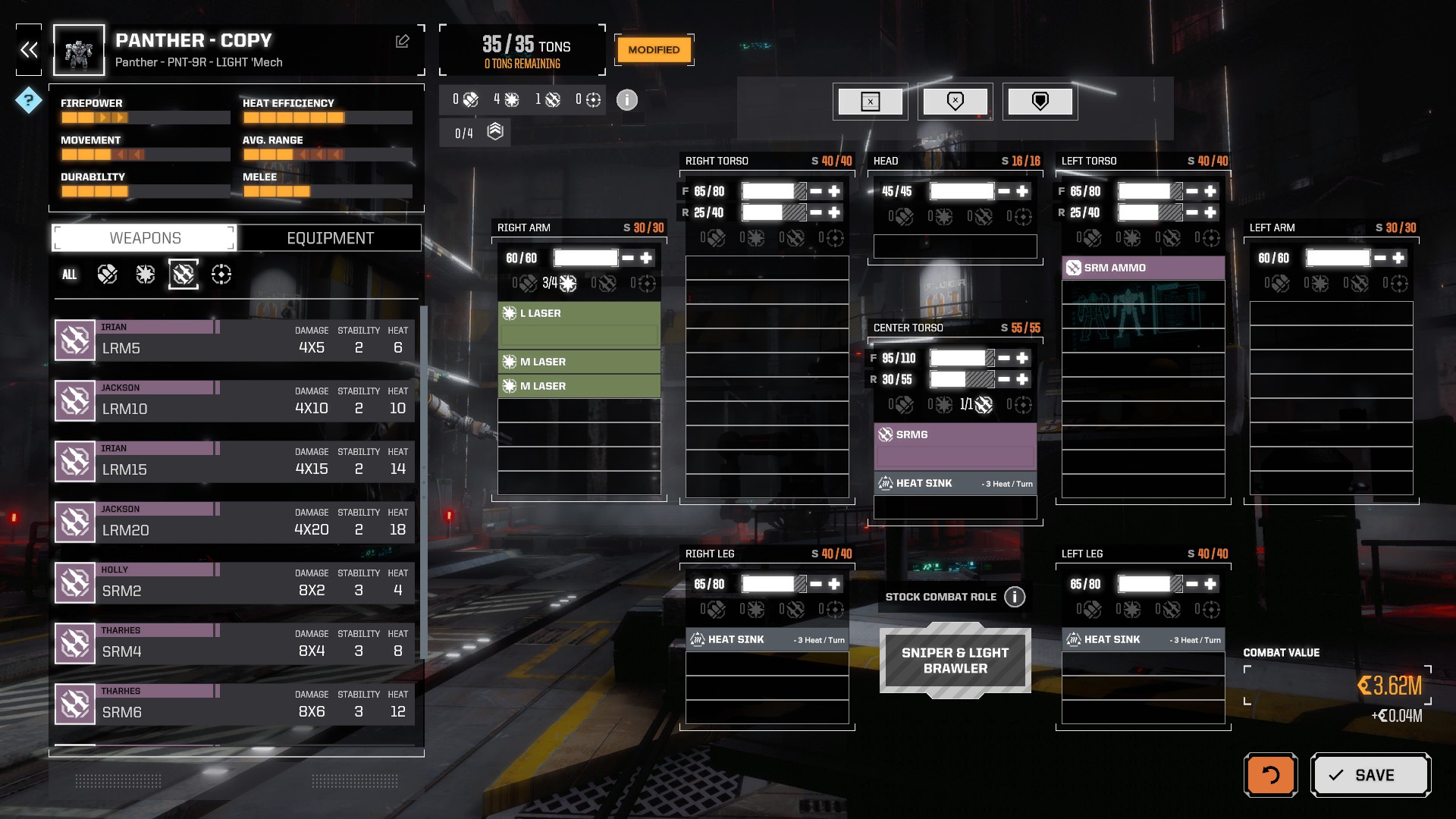Click the L Laser in the right arm

tap(579, 313)
